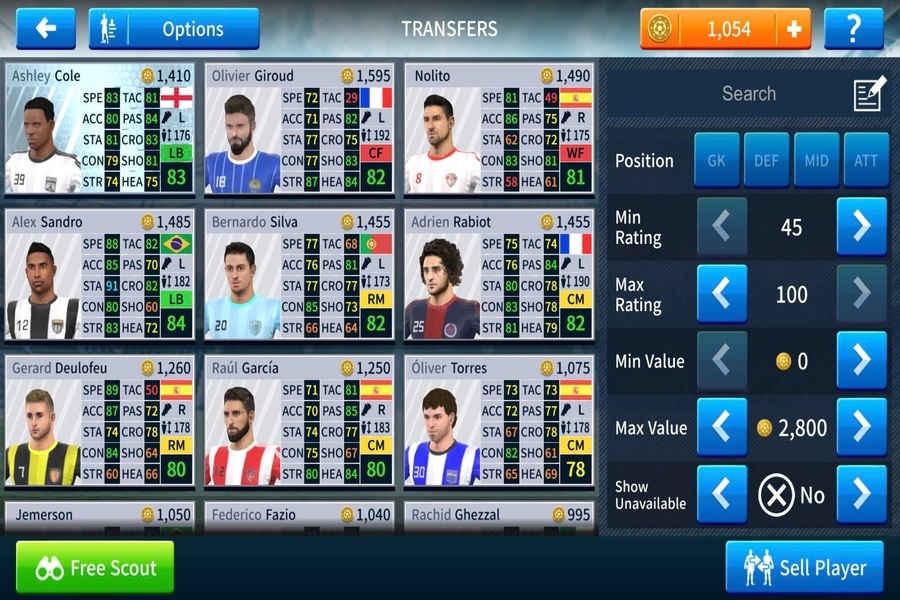Pick the Nolito player card
This screenshot has width=900, height=600.
[x=499, y=130]
